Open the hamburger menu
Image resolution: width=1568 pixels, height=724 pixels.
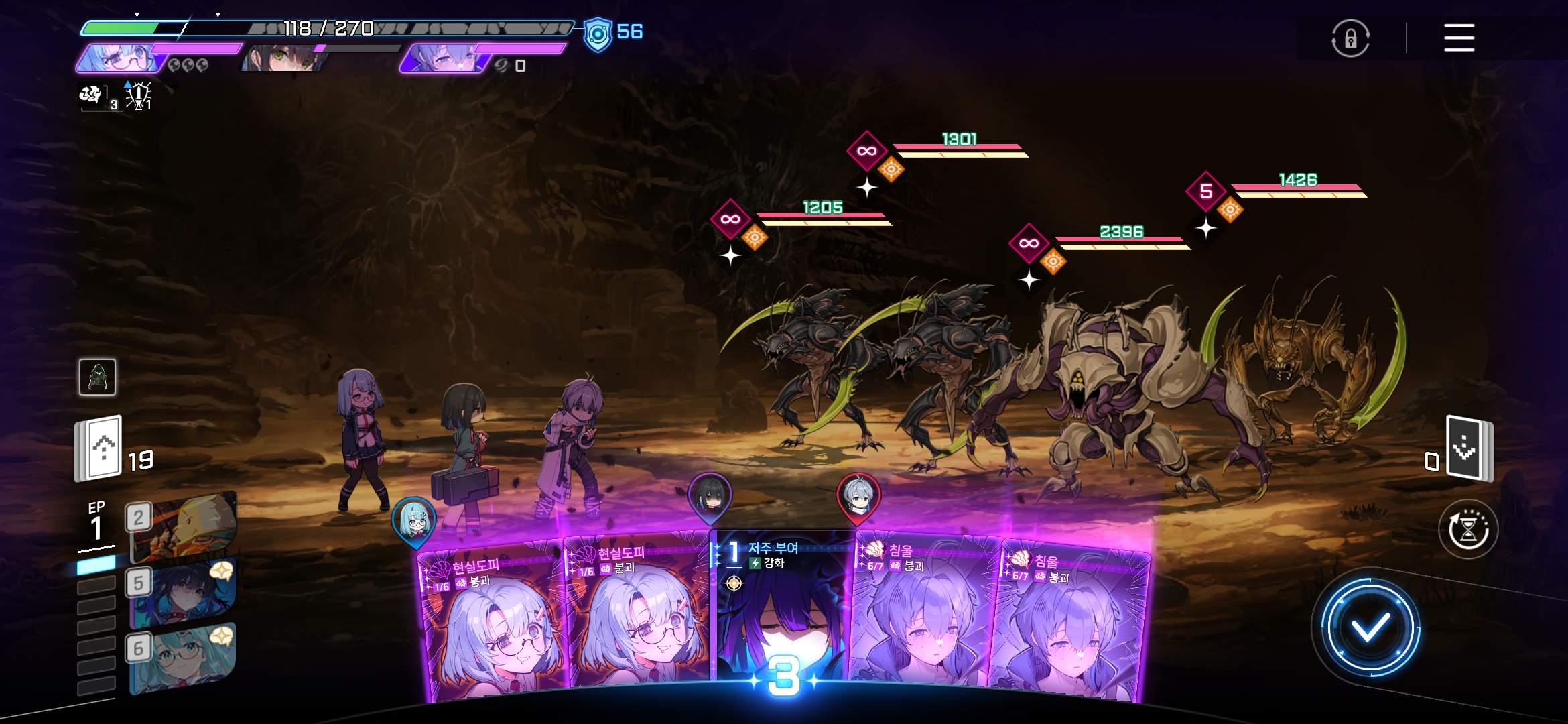pyautogui.click(x=1459, y=38)
